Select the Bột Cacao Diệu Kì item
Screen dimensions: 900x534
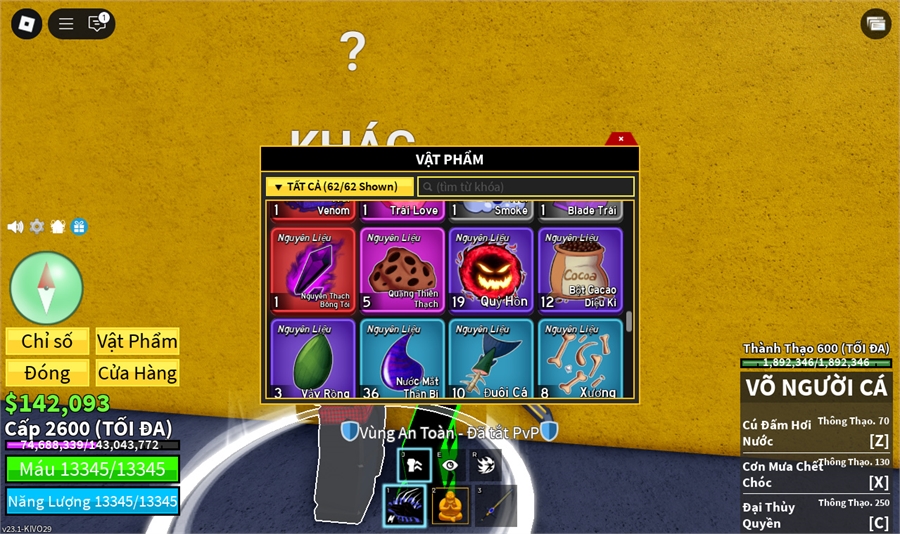click(x=580, y=270)
